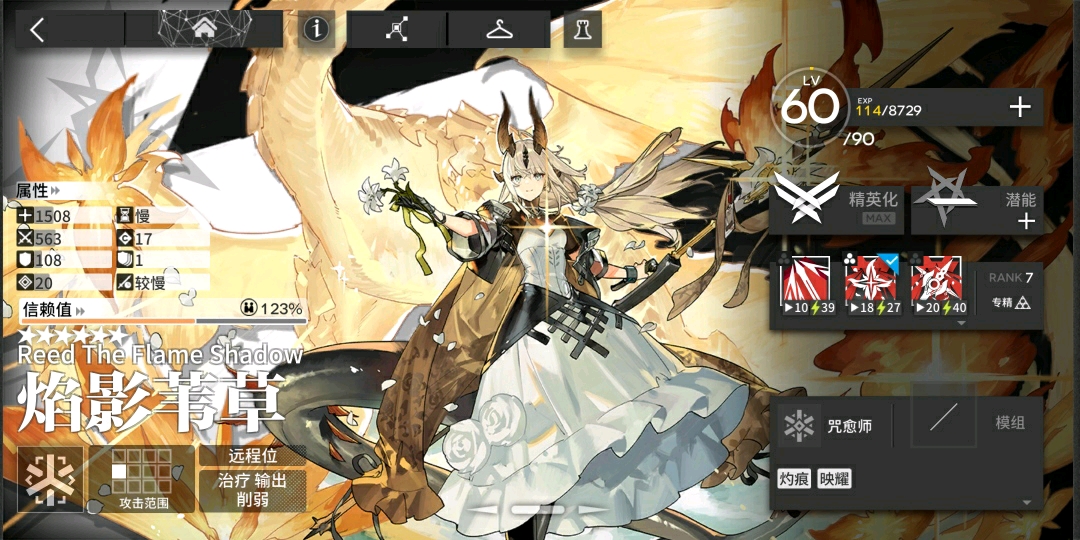Image resolution: width=1080 pixels, height=540 pixels.
Task: Open the outfit hanger wardrobe
Action: [498, 30]
